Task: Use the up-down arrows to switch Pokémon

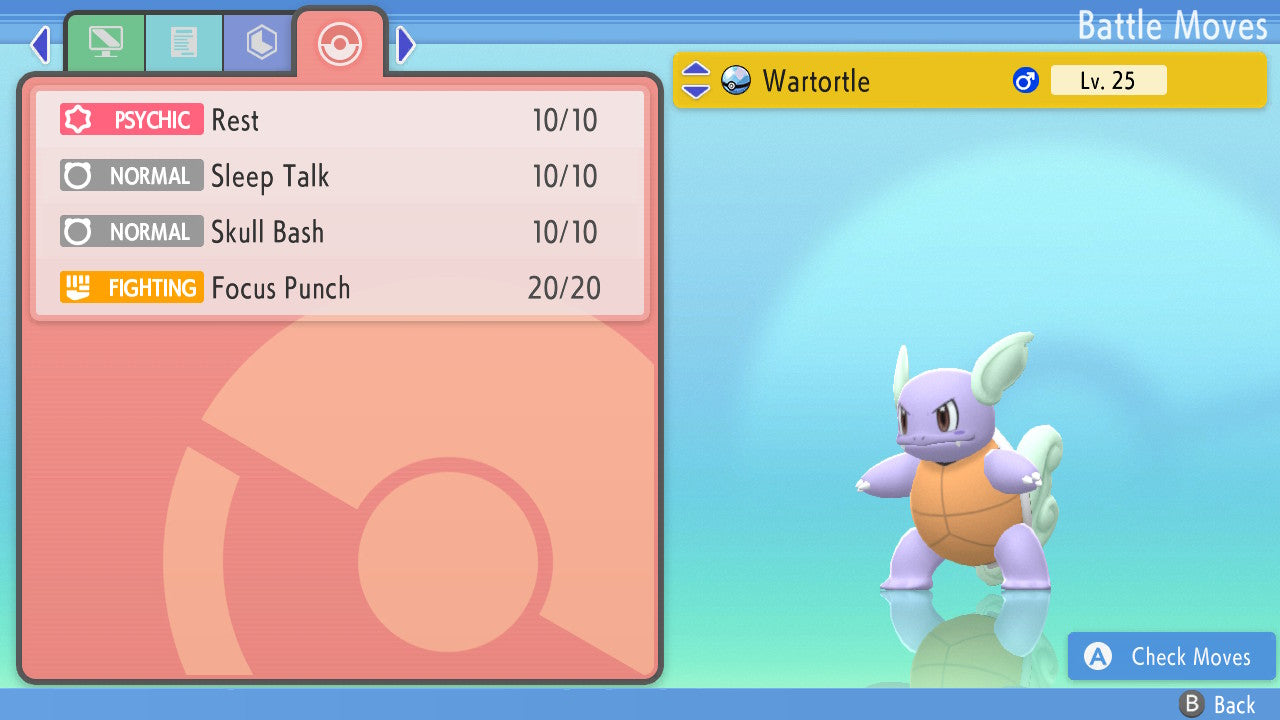Action: 694,80
